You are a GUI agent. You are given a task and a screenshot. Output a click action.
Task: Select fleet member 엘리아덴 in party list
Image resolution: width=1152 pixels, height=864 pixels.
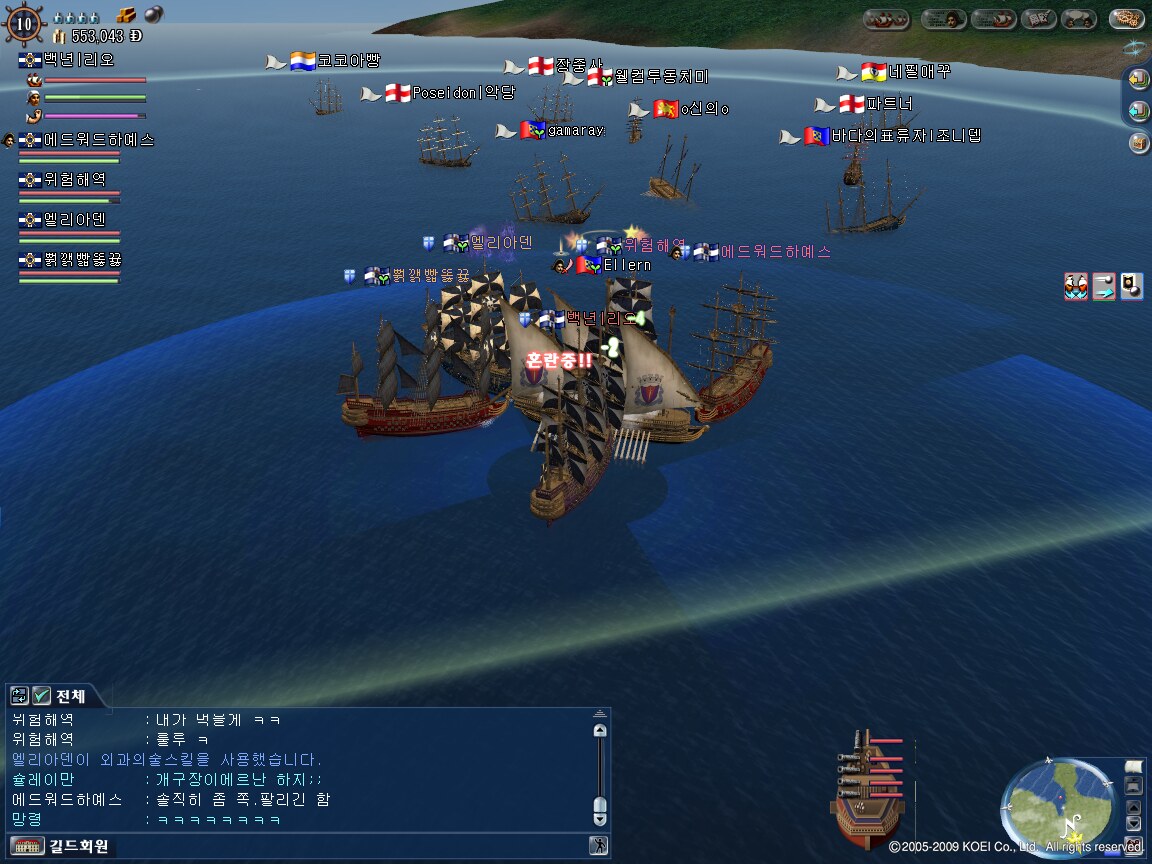click(x=74, y=220)
